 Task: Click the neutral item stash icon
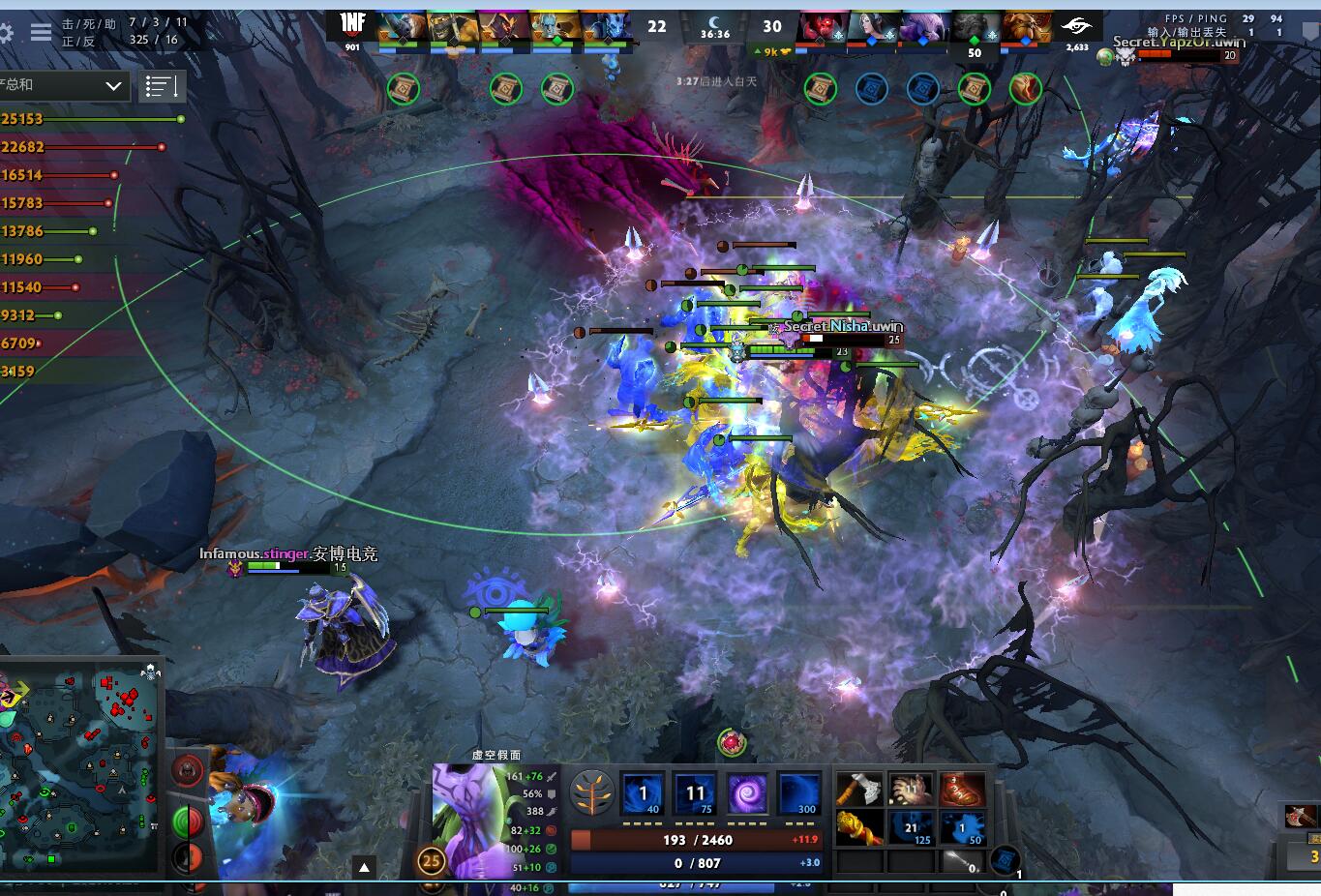[x=1006, y=858]
